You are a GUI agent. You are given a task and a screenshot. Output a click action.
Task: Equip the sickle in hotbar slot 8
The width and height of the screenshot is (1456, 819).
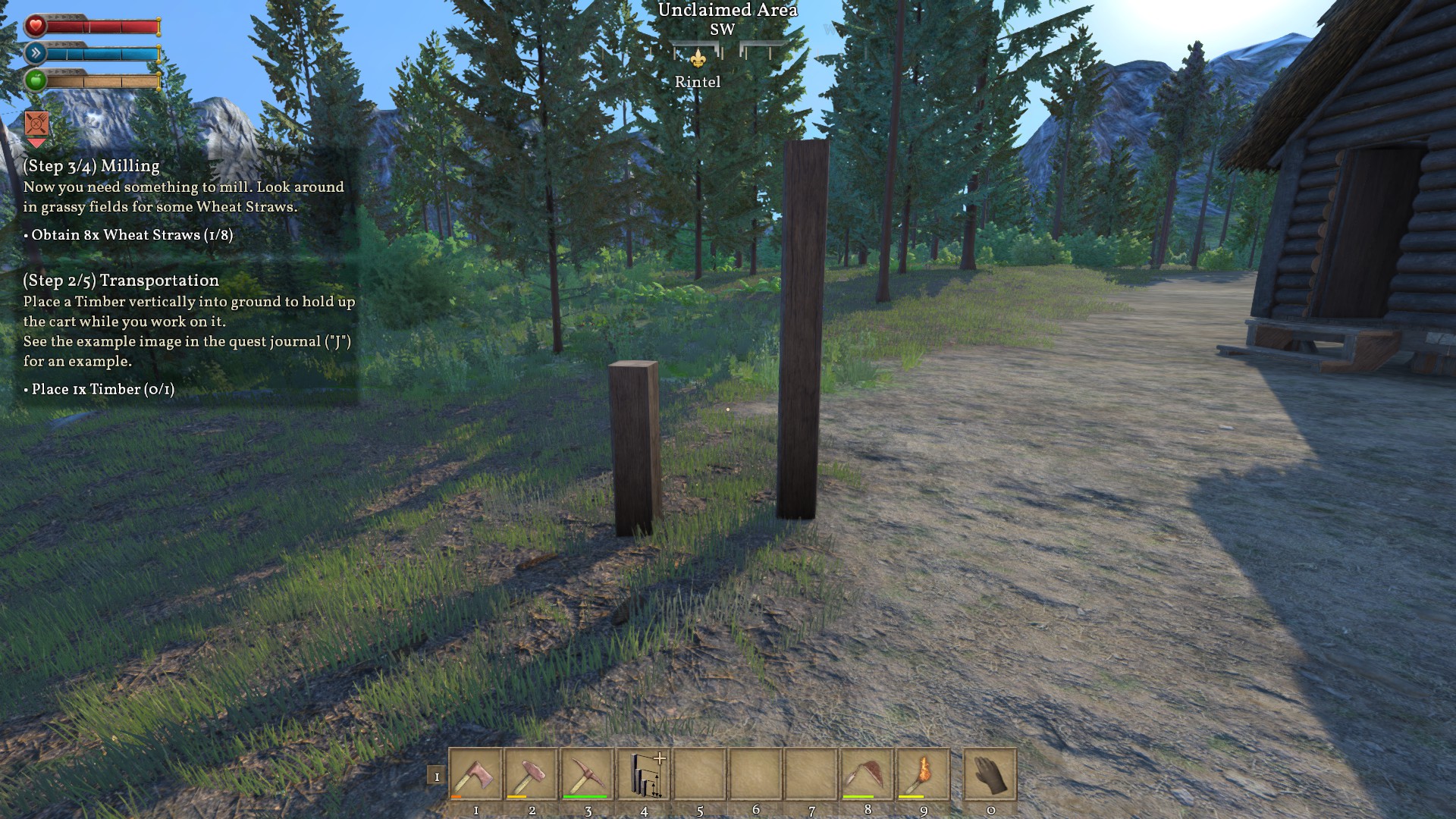868,774
